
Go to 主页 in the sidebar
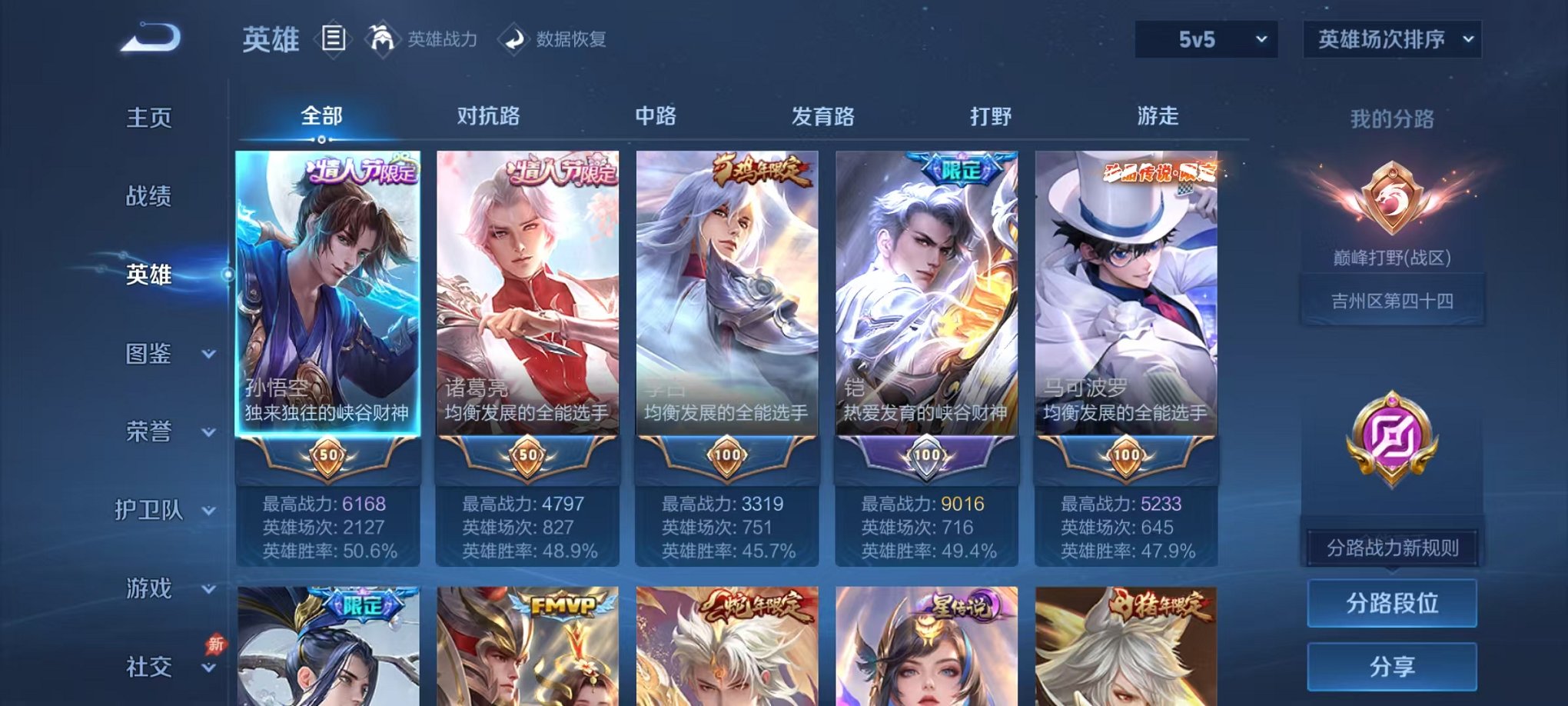point(147,118)
